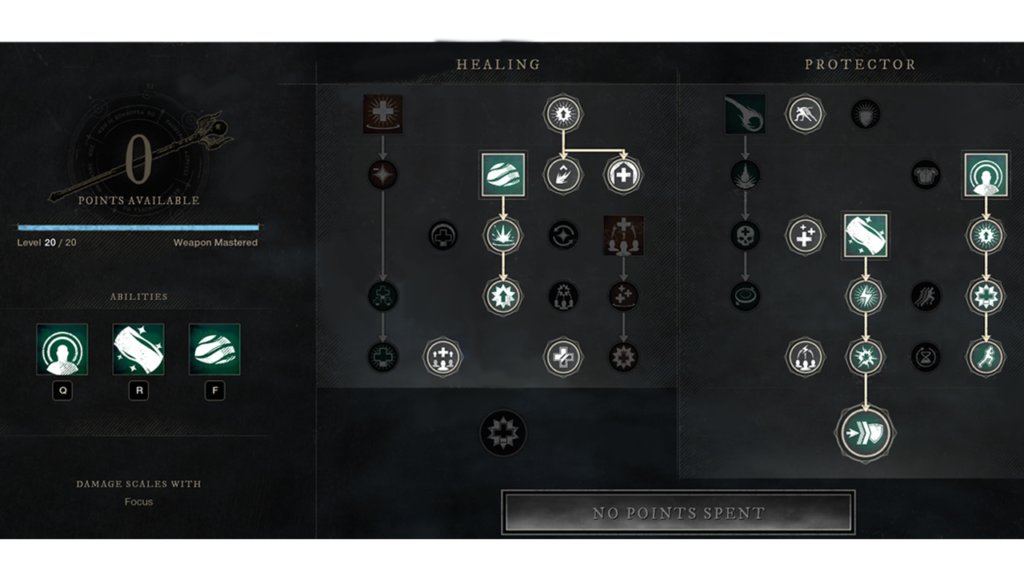
Task: Select the ultimate passive node below the Healing tree
Action: (x=503, y=433)
